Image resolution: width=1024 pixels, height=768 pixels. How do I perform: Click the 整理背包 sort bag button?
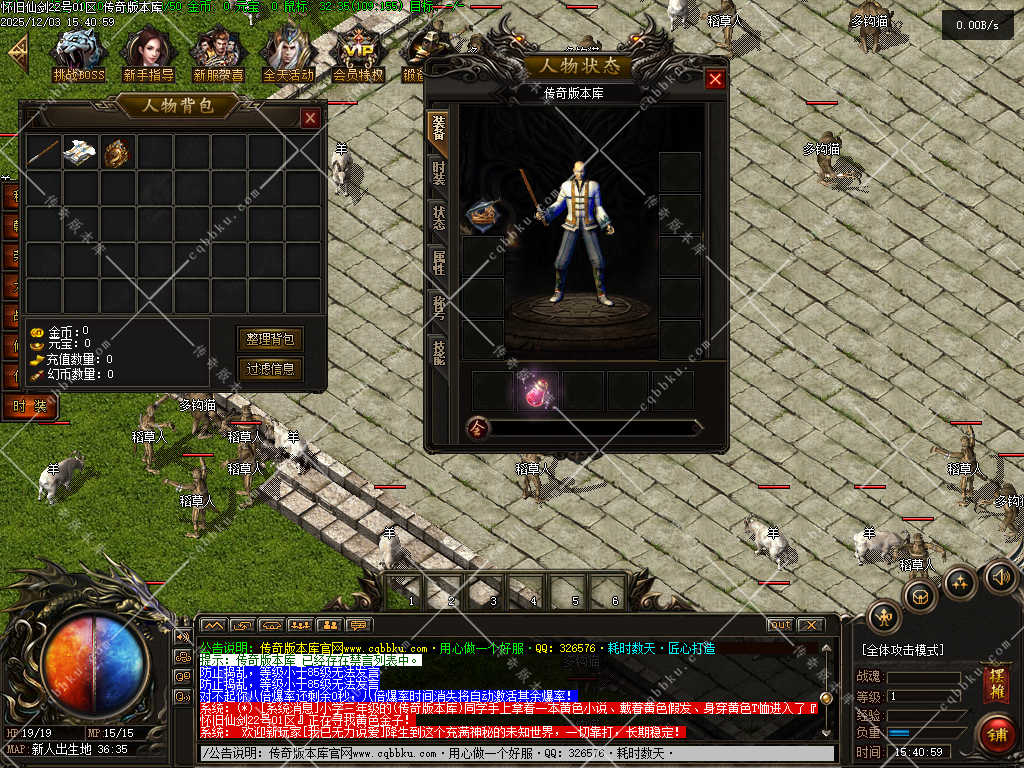[269, 339]
